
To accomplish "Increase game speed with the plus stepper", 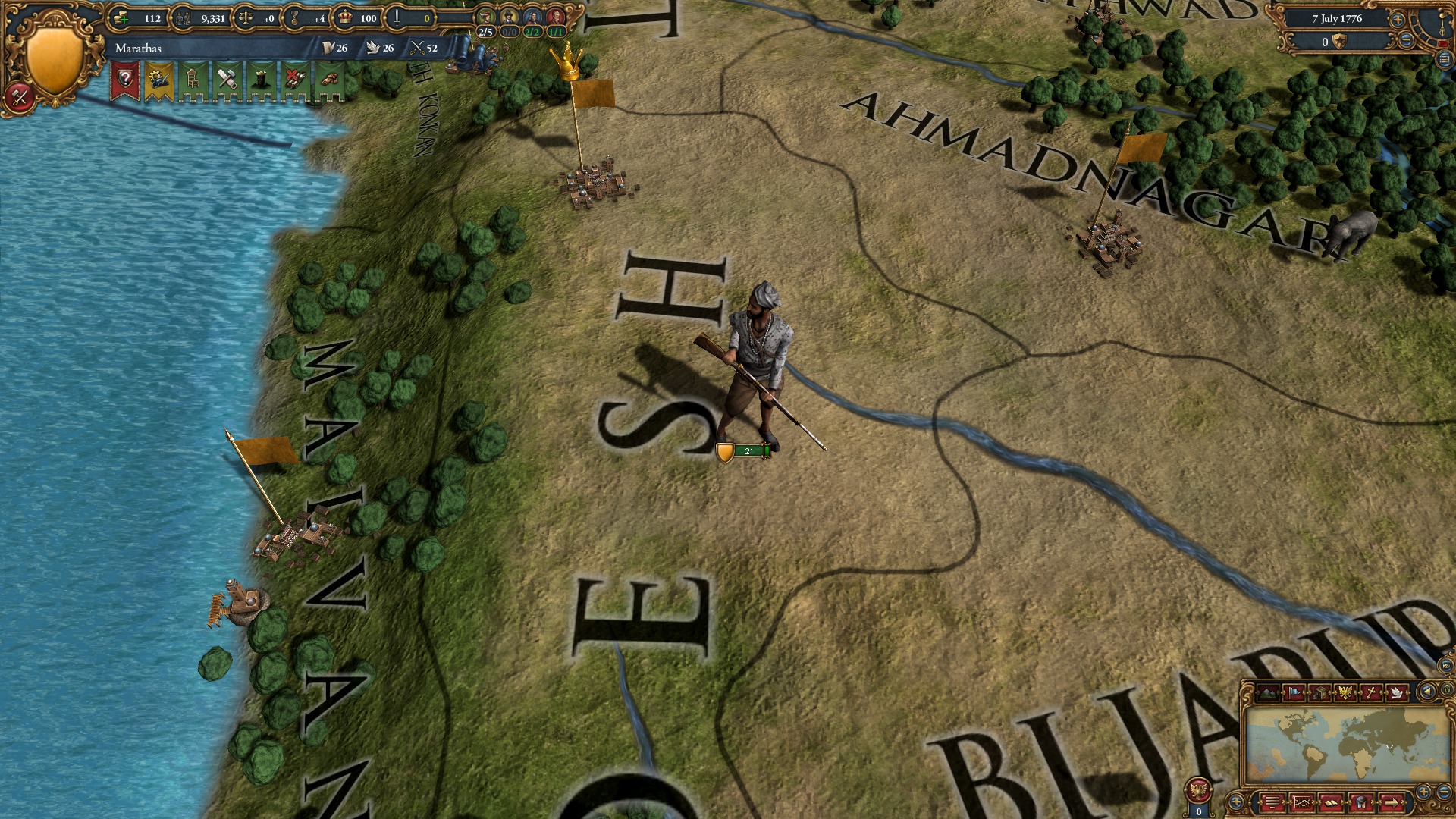I will tap(1398, 20).
